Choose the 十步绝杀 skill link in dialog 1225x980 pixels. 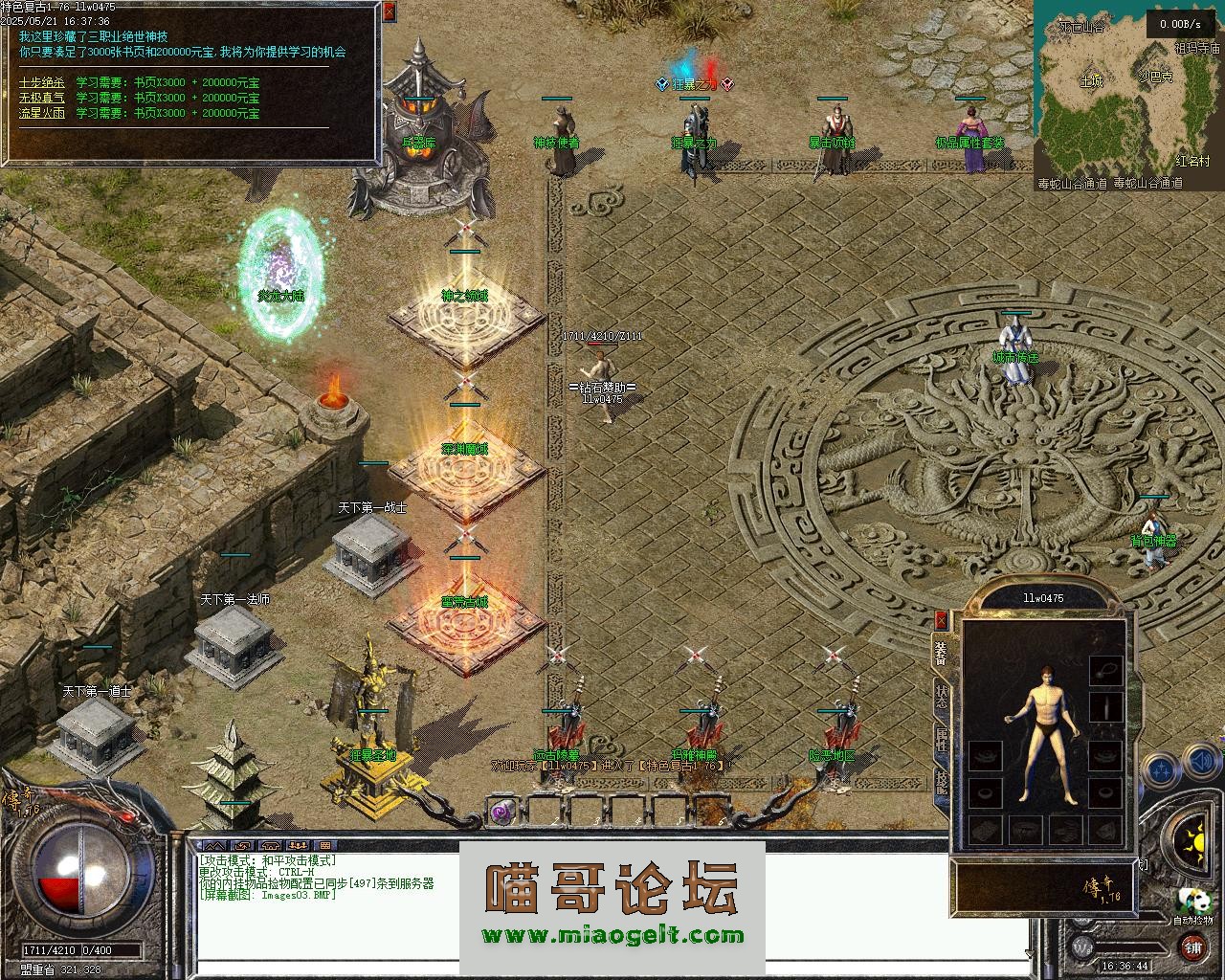click(x=43, y=82)
